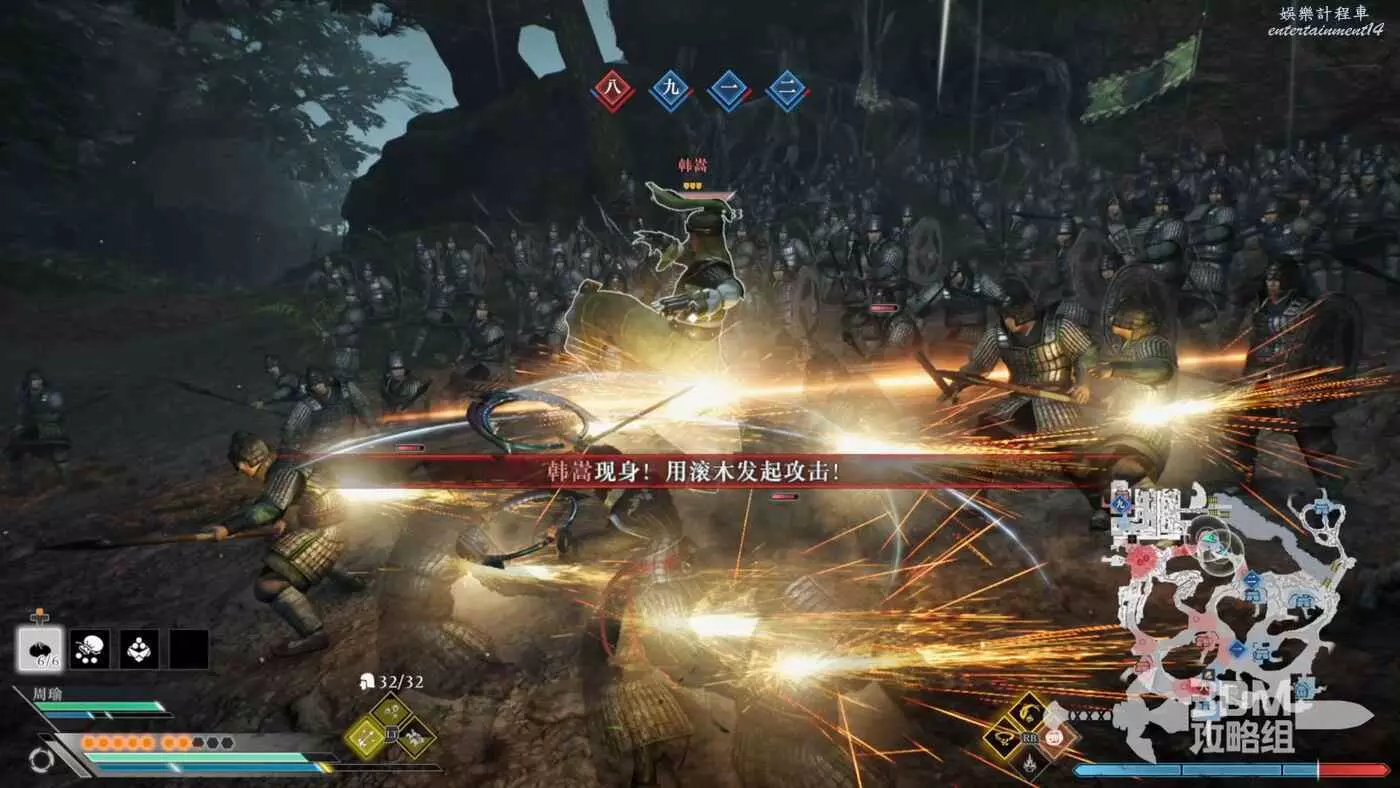
Task: Click the circular gauge icon beside stamina bar
Action: 41,761
